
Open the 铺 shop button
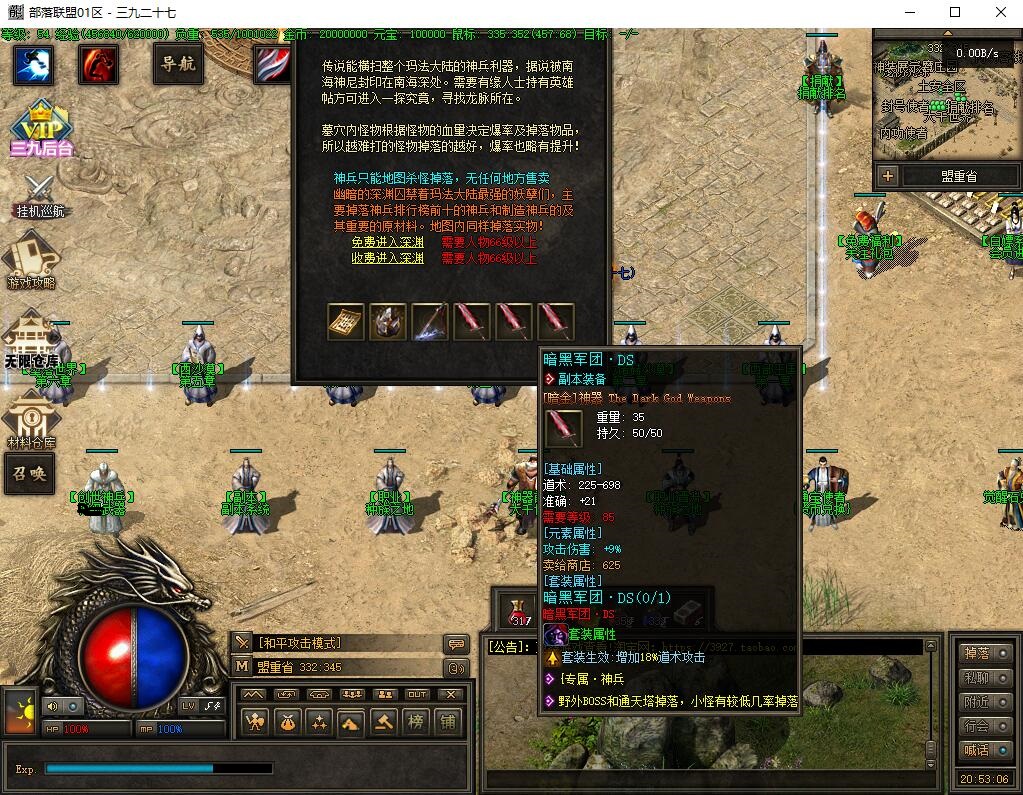447,720
